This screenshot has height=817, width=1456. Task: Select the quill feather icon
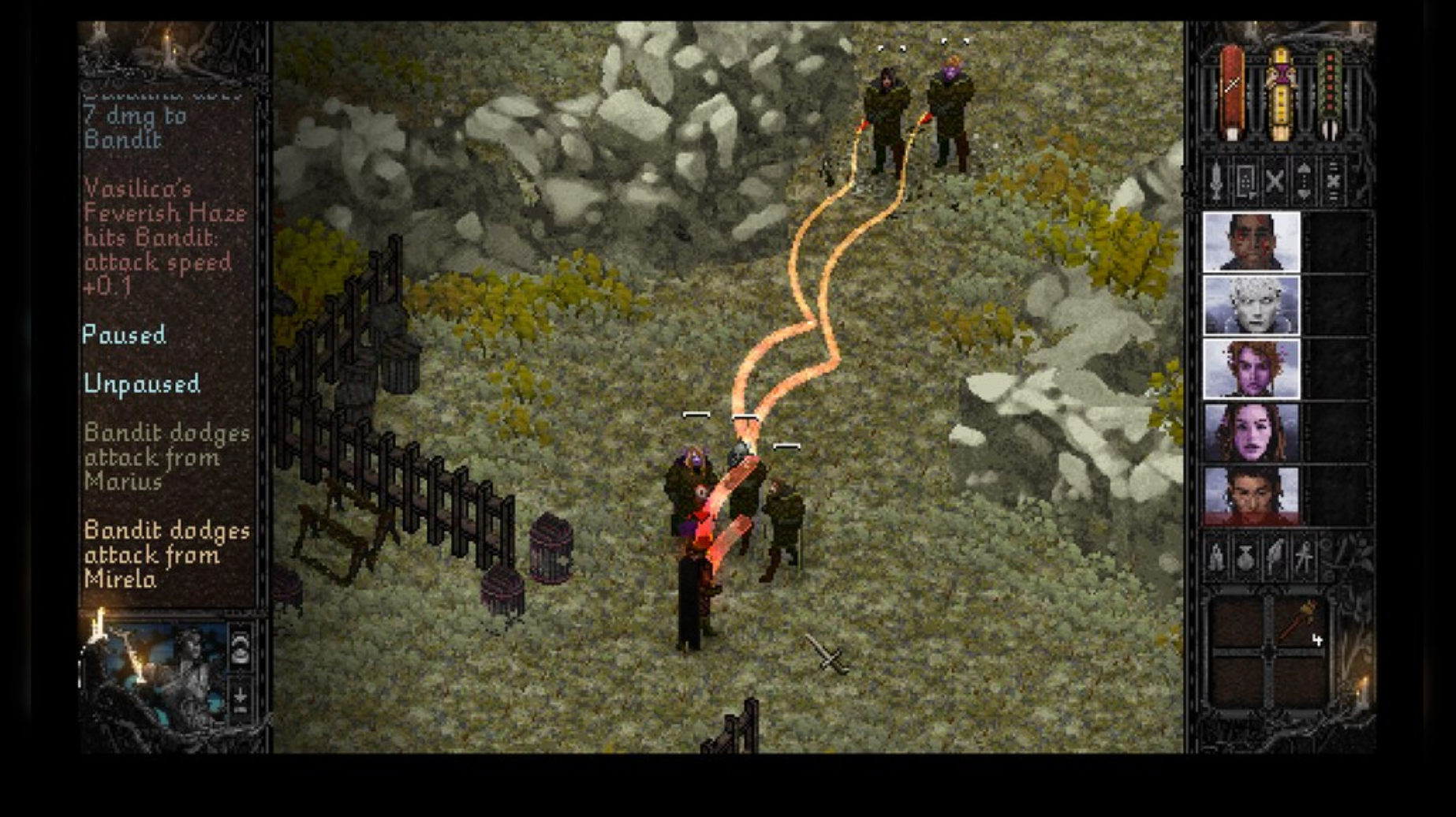1275,556
